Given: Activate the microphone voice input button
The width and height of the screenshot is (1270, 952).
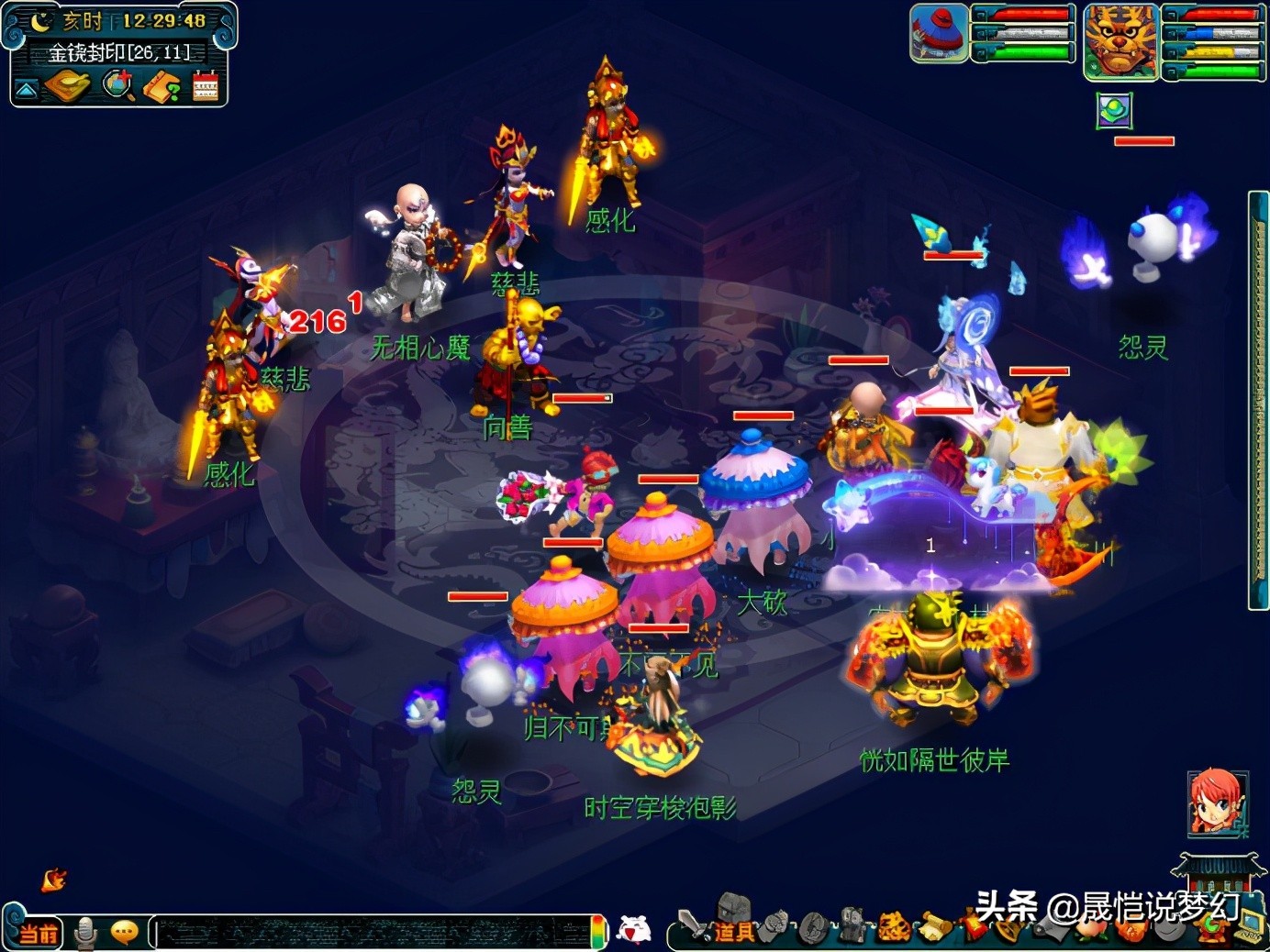Looking at the screenshot, I should click(x=85, y=932).
